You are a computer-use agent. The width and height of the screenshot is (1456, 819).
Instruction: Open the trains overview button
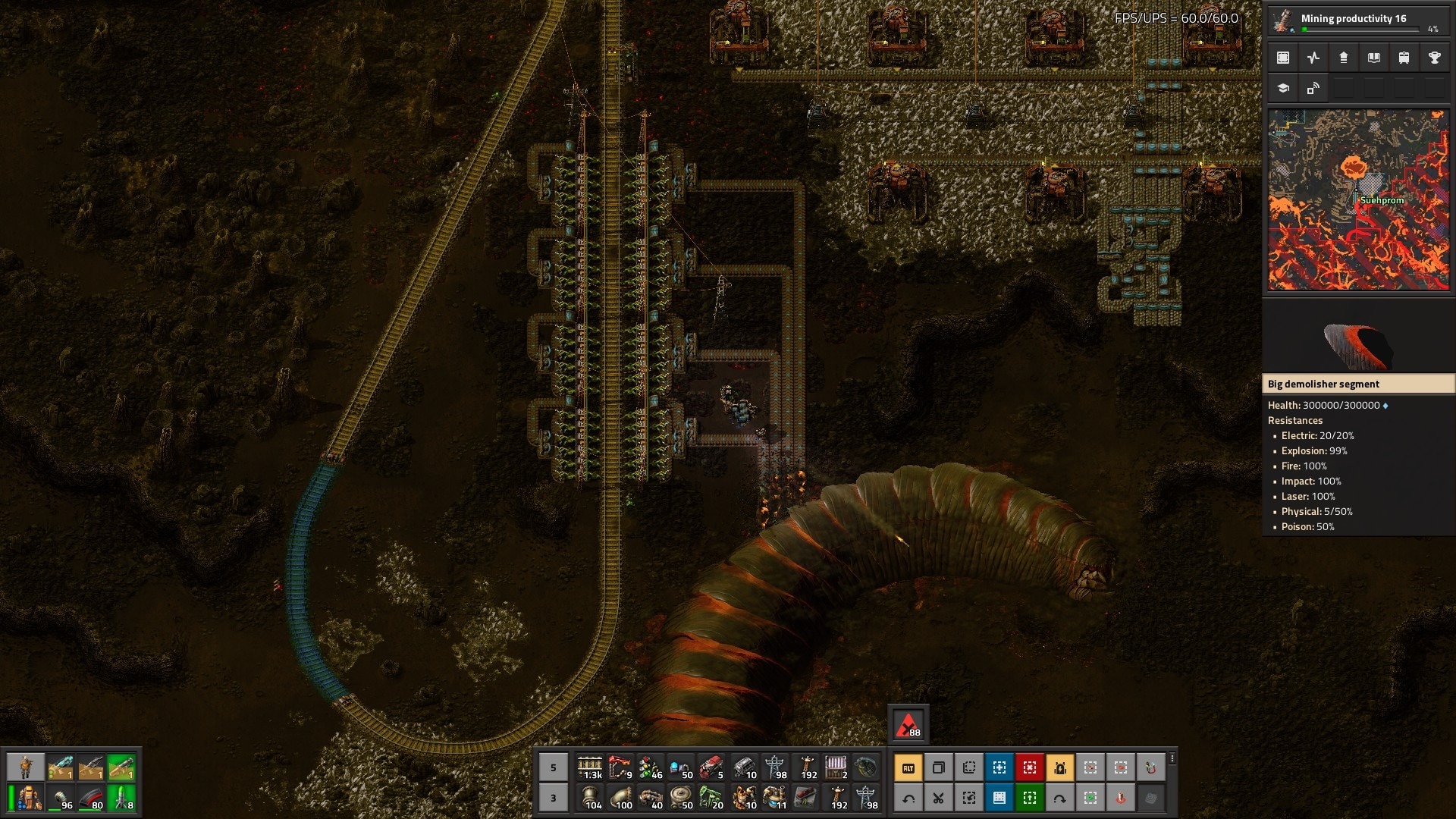coord(1404,58)
